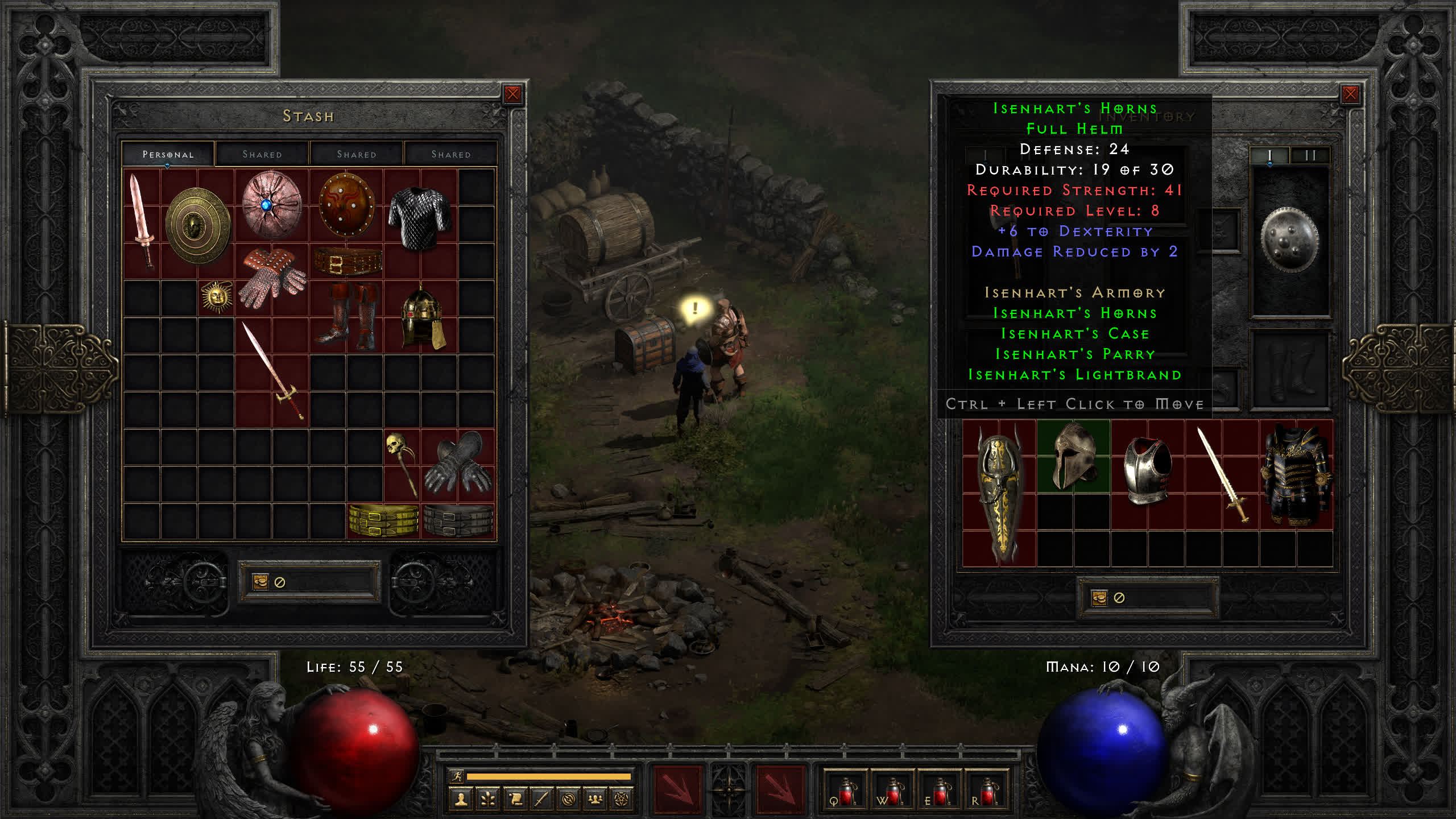
Task: Select the tall ornate shield in inventory
Action: [x=999, y=493]
